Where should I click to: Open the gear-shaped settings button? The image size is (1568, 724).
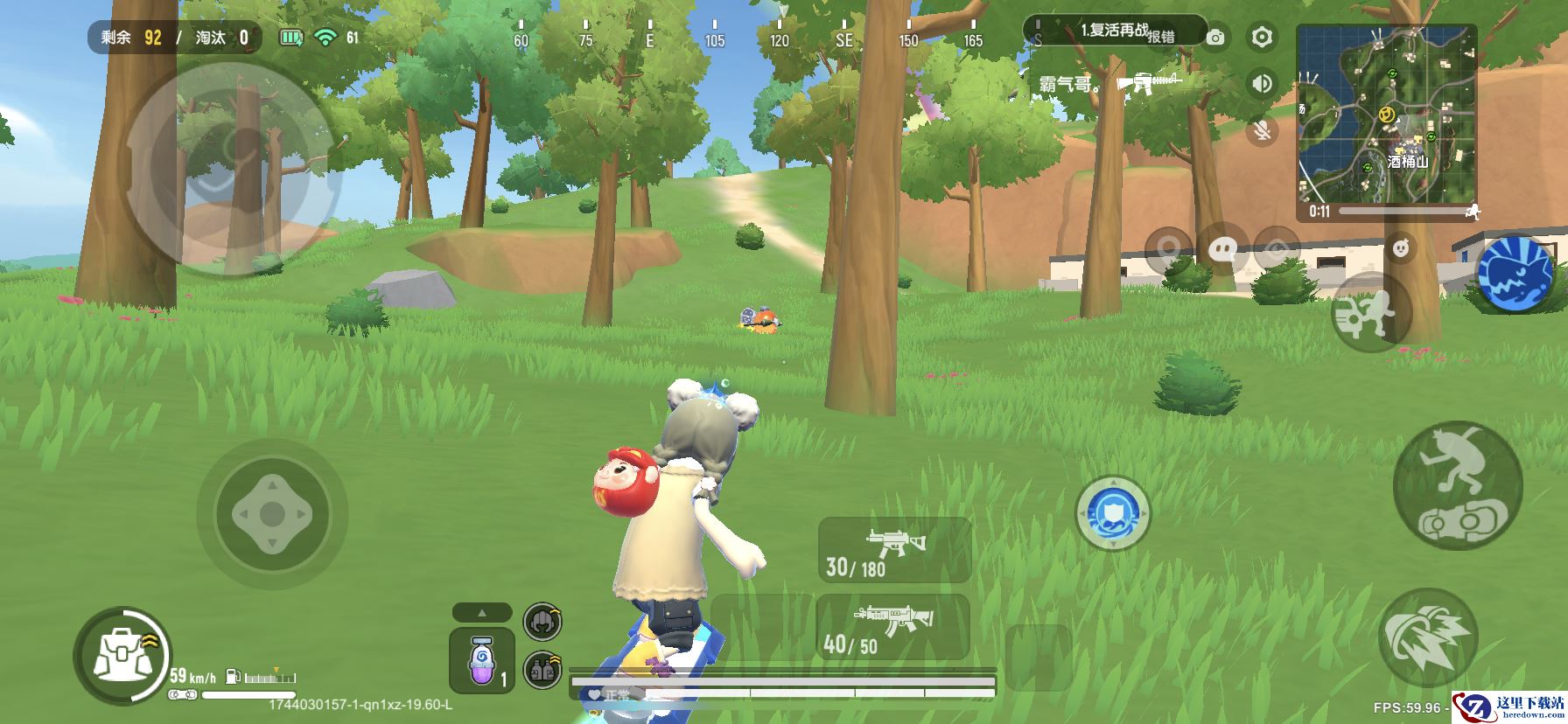[1261, 37]
